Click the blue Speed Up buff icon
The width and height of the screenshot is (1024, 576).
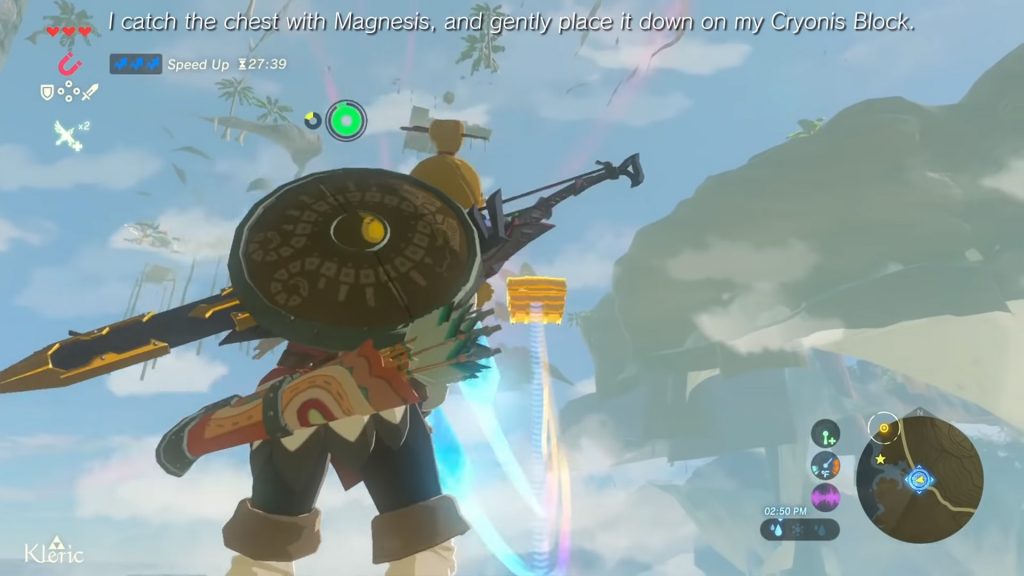135,64
